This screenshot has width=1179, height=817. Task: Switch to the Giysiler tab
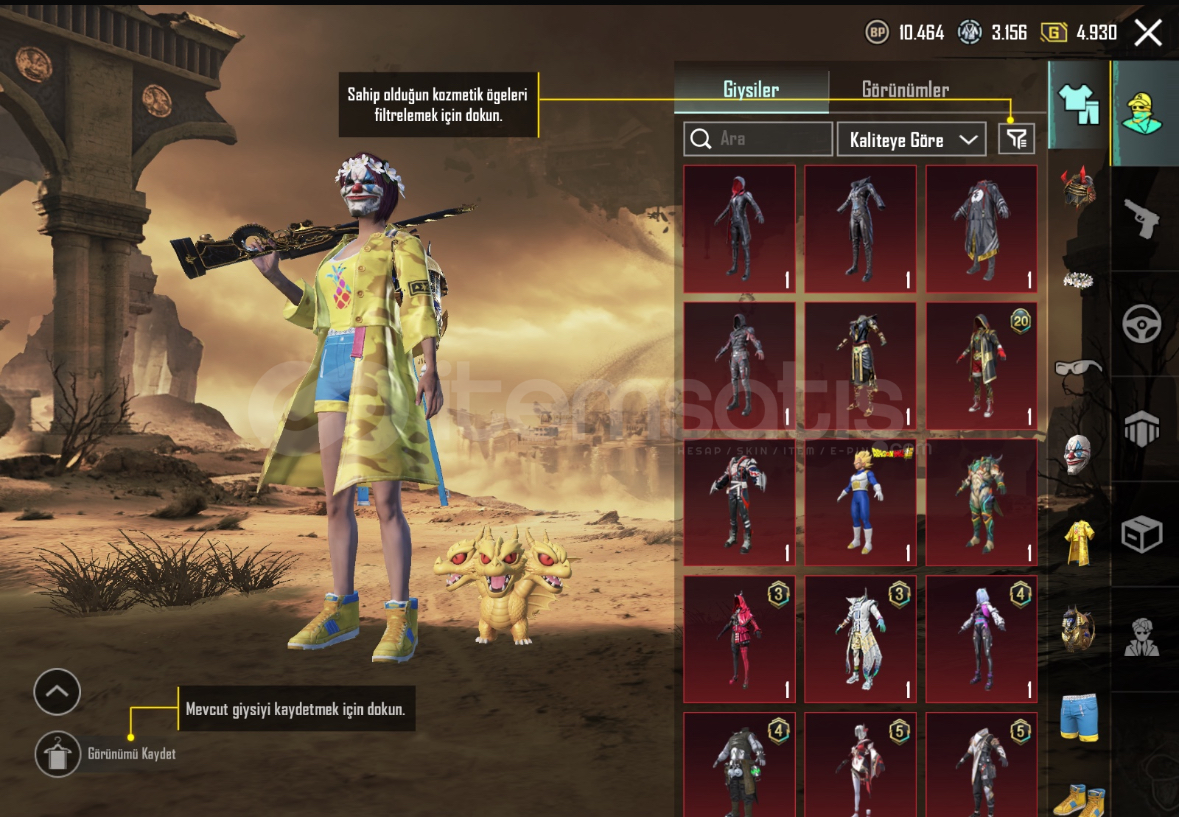click(x=751, y=90)
